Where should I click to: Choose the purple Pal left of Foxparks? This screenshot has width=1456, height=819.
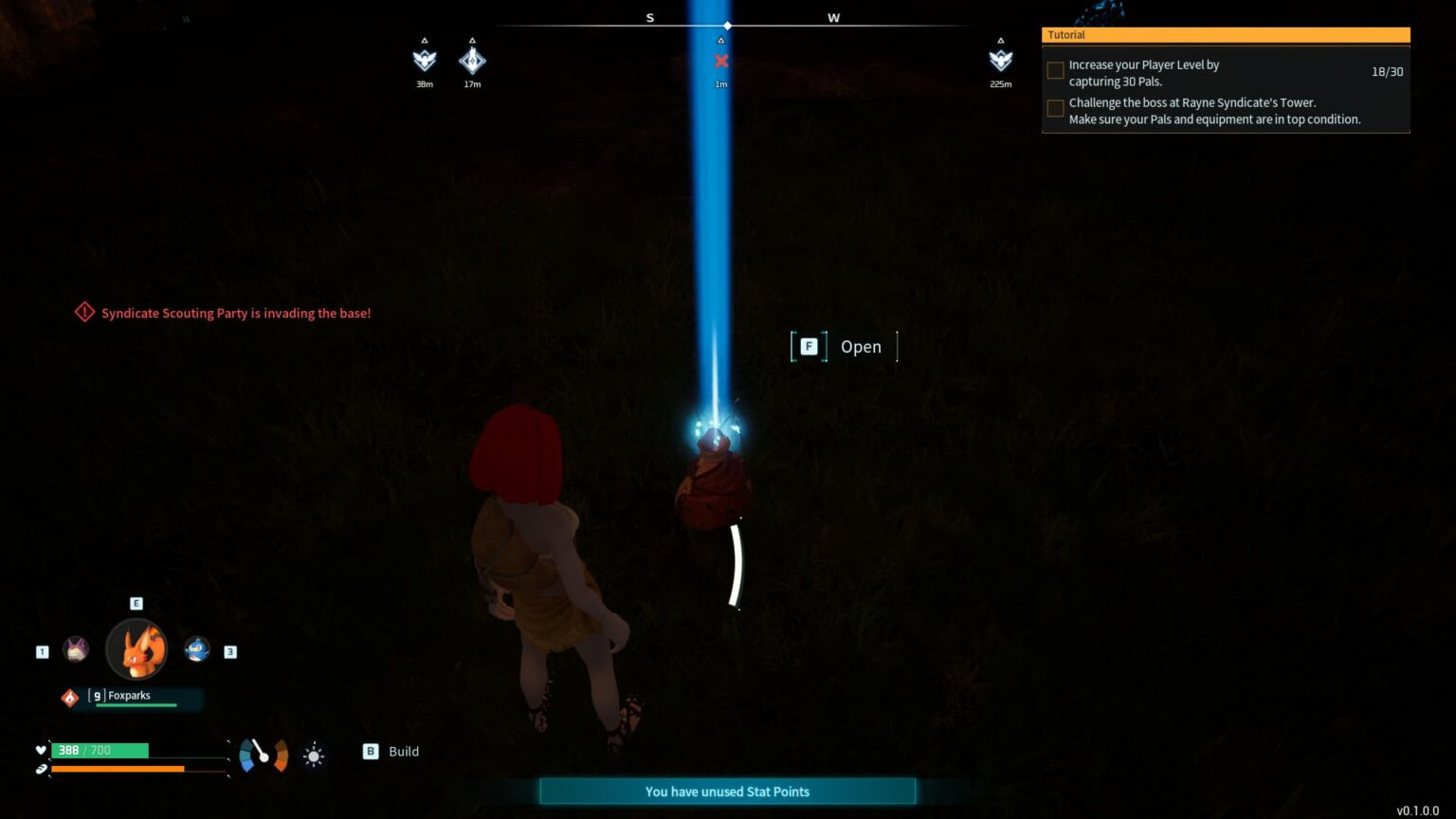pyautogui.click(x=76, y=649)
